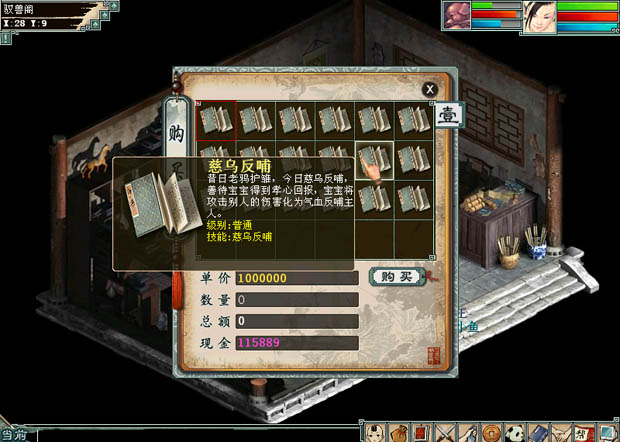620x442 pixels.
Task: Open the panda icon in the bottom toolbar
Action: click(514, 432)
